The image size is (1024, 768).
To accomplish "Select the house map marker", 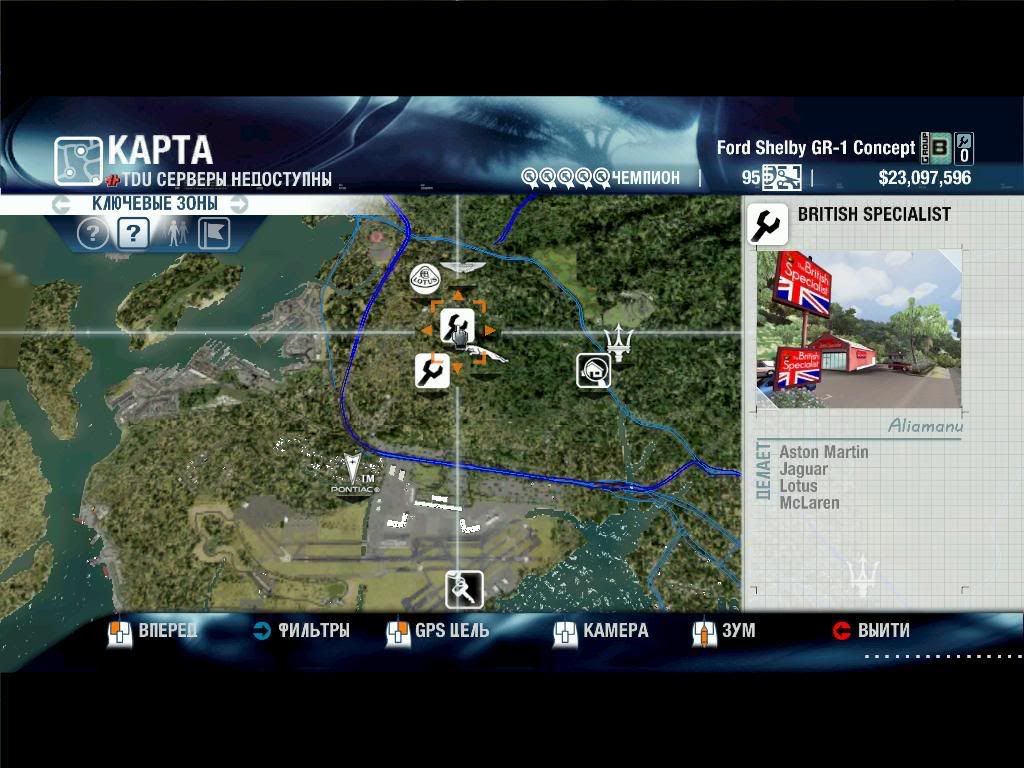I will [x=593, y=370].
